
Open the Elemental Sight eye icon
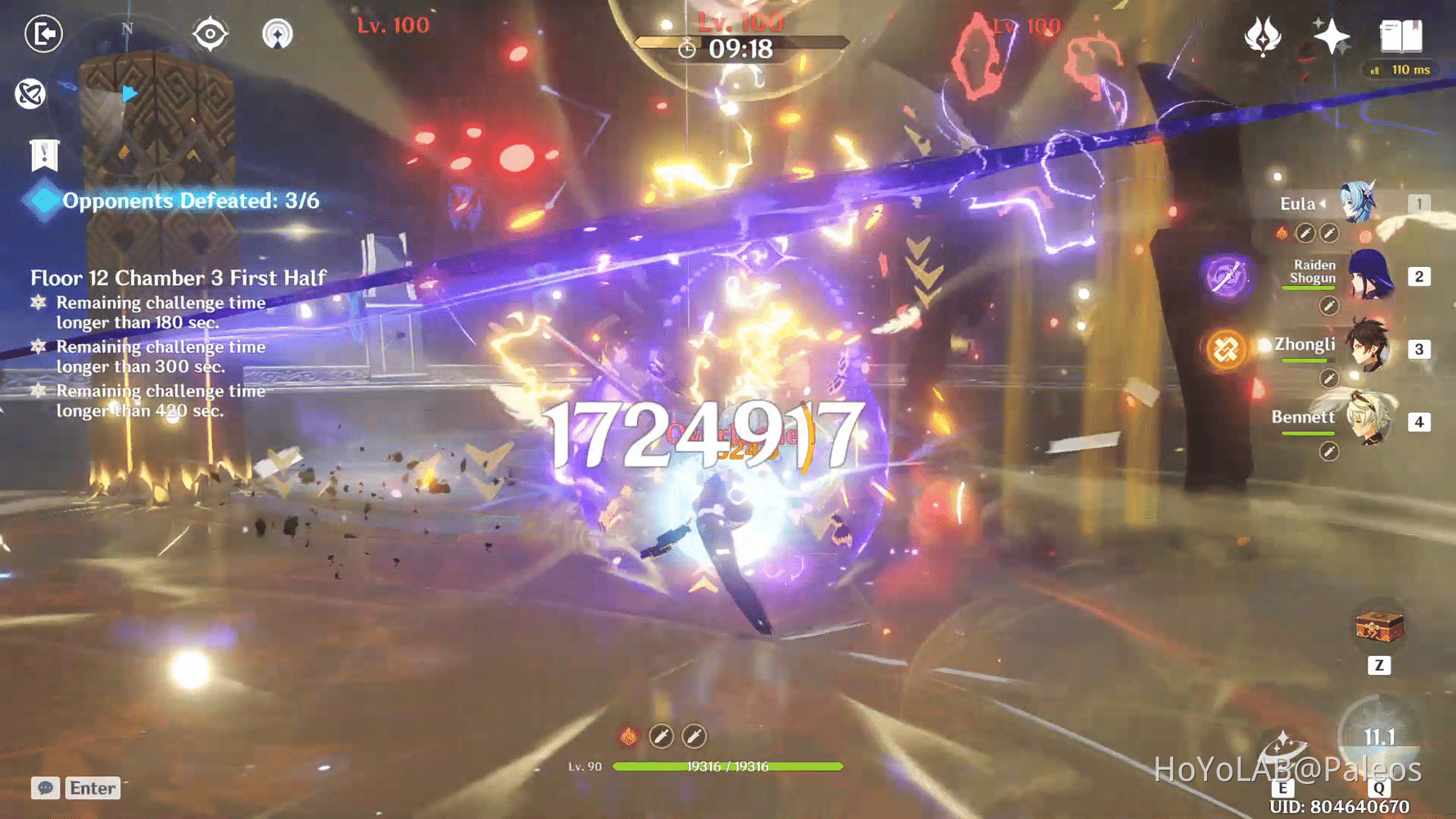(210, 32)
